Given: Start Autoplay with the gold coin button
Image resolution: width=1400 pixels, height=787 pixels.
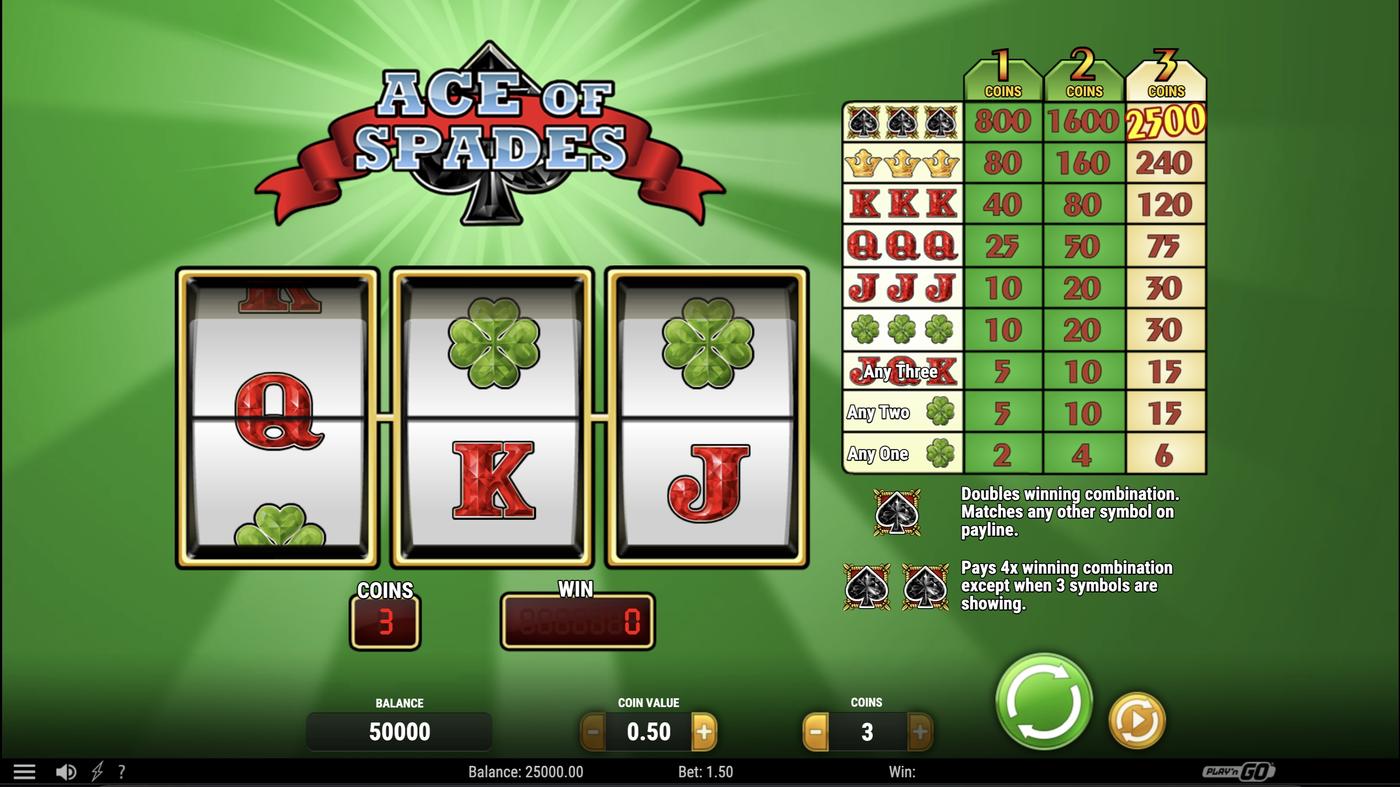Looking at the screenshot, I should click(1135, 718).
